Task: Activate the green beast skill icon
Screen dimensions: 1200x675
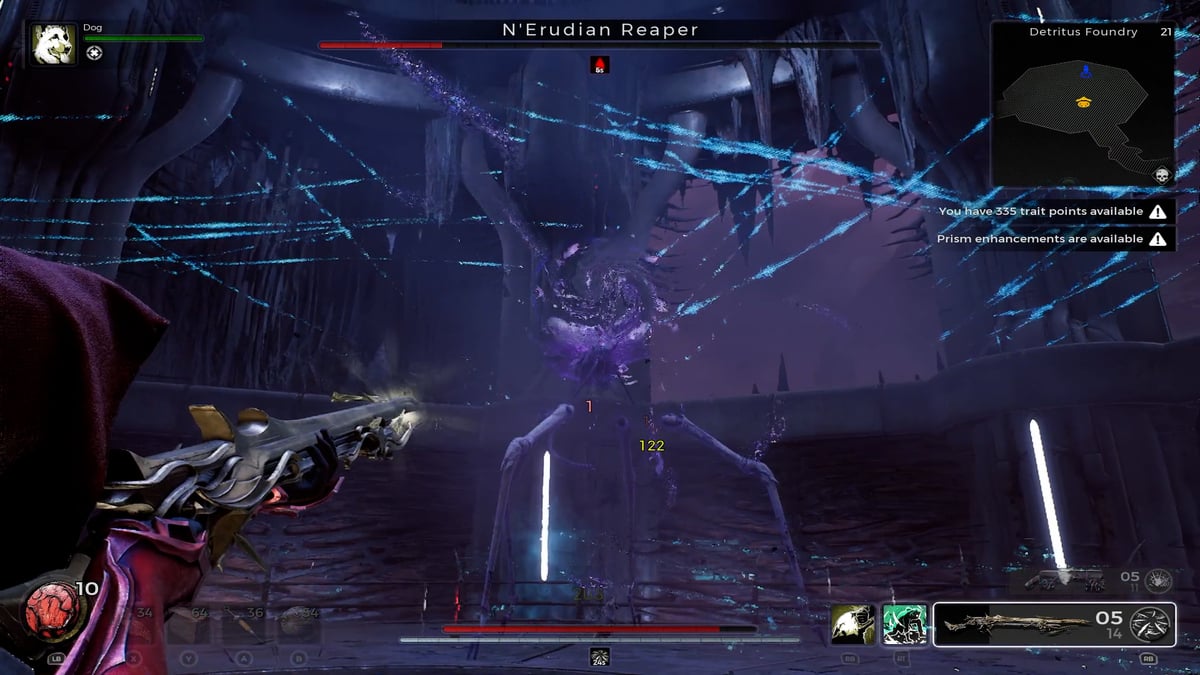Action: tap(904, 625)
